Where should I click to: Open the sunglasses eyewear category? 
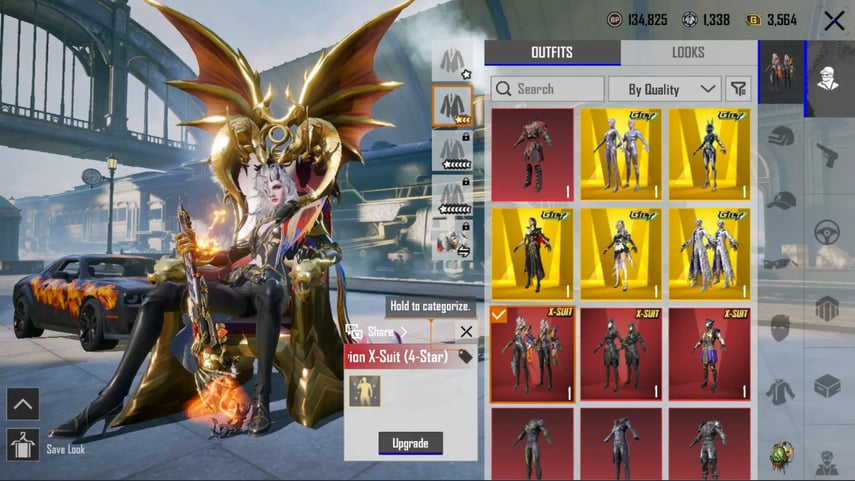[x=782, y=262]
